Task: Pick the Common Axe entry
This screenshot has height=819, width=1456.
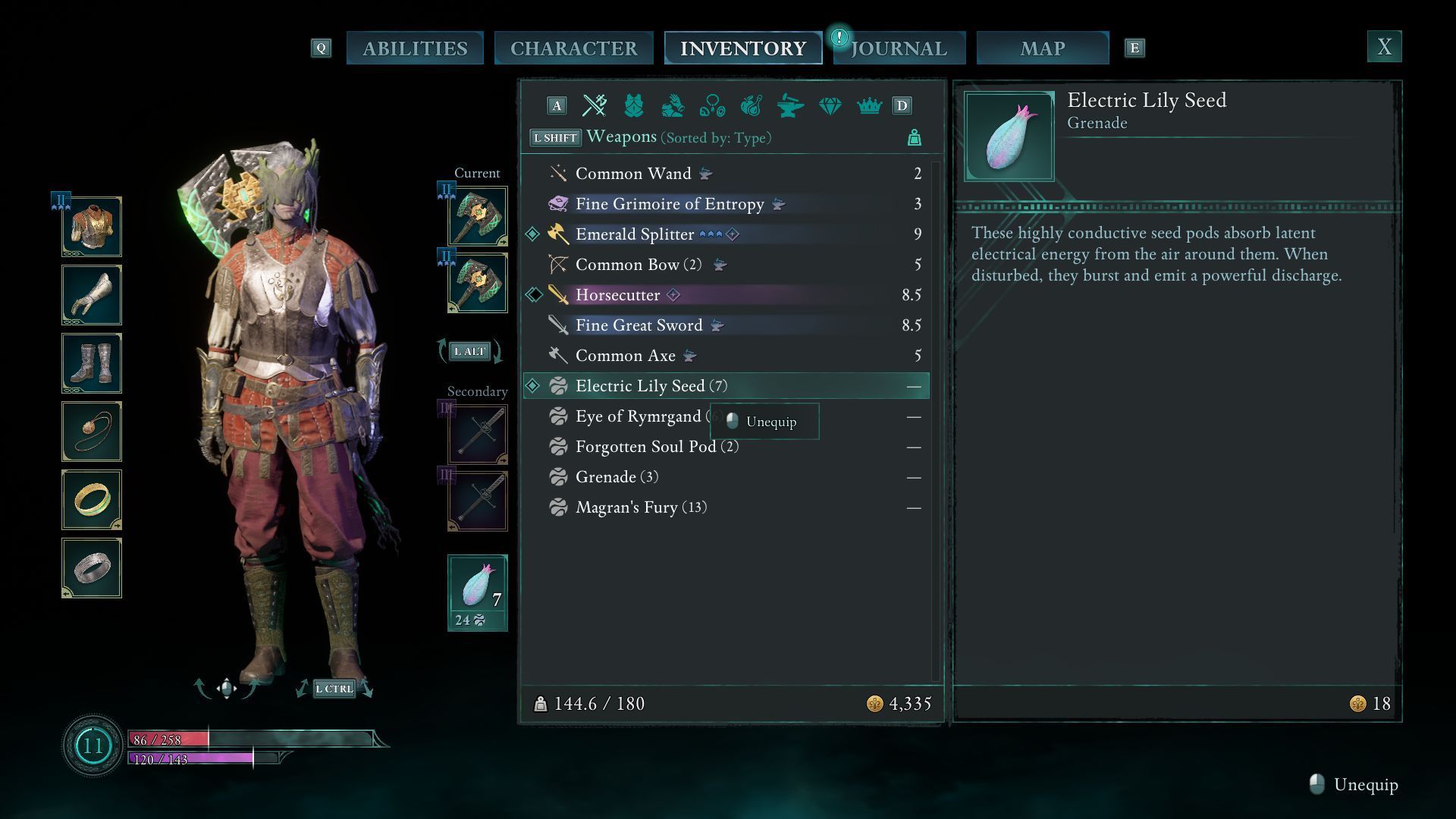Action: (625, 356)
